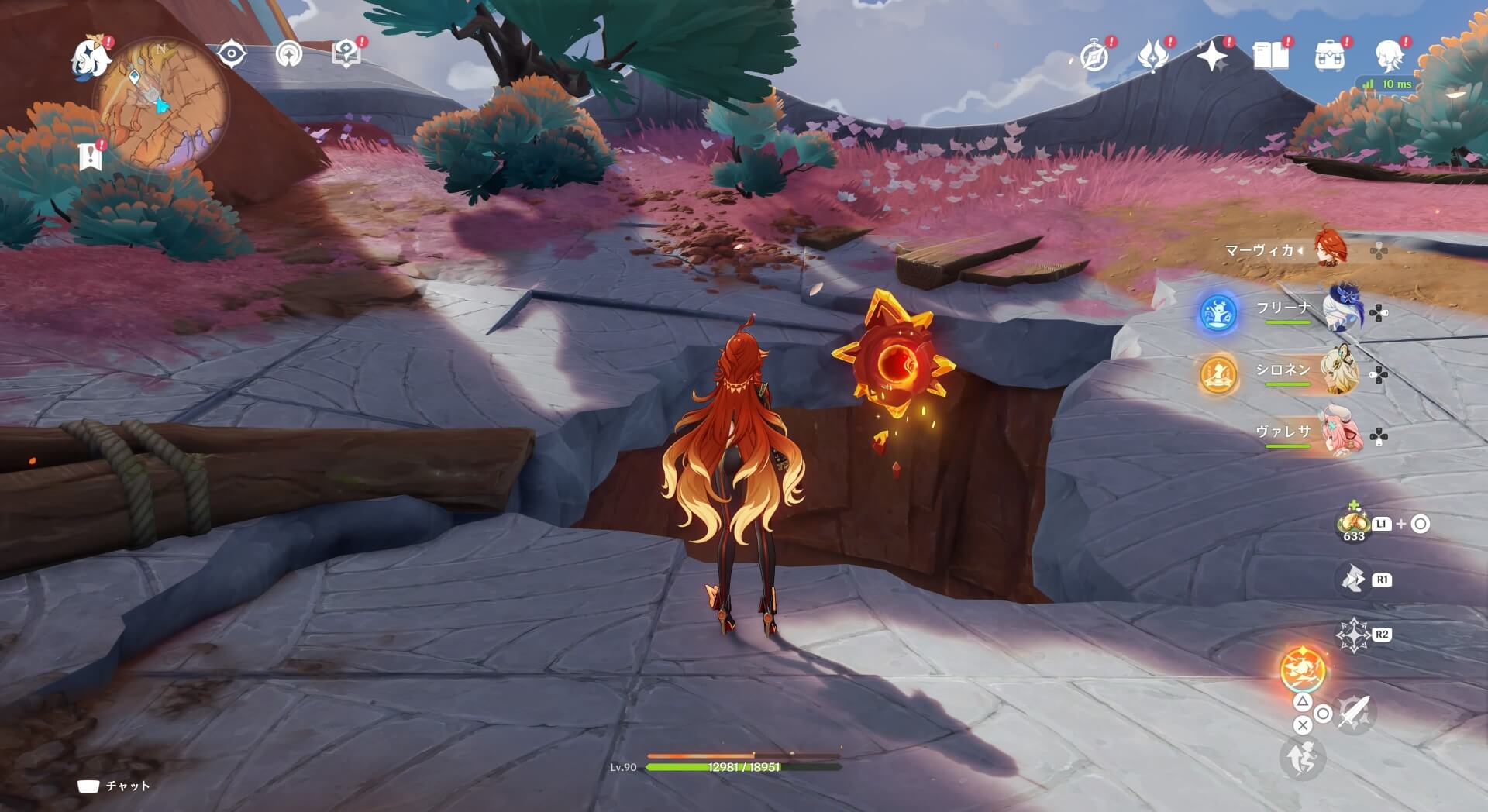Open the Paimon main menu
Screen dimensions: 1488x812
point(91,57)
